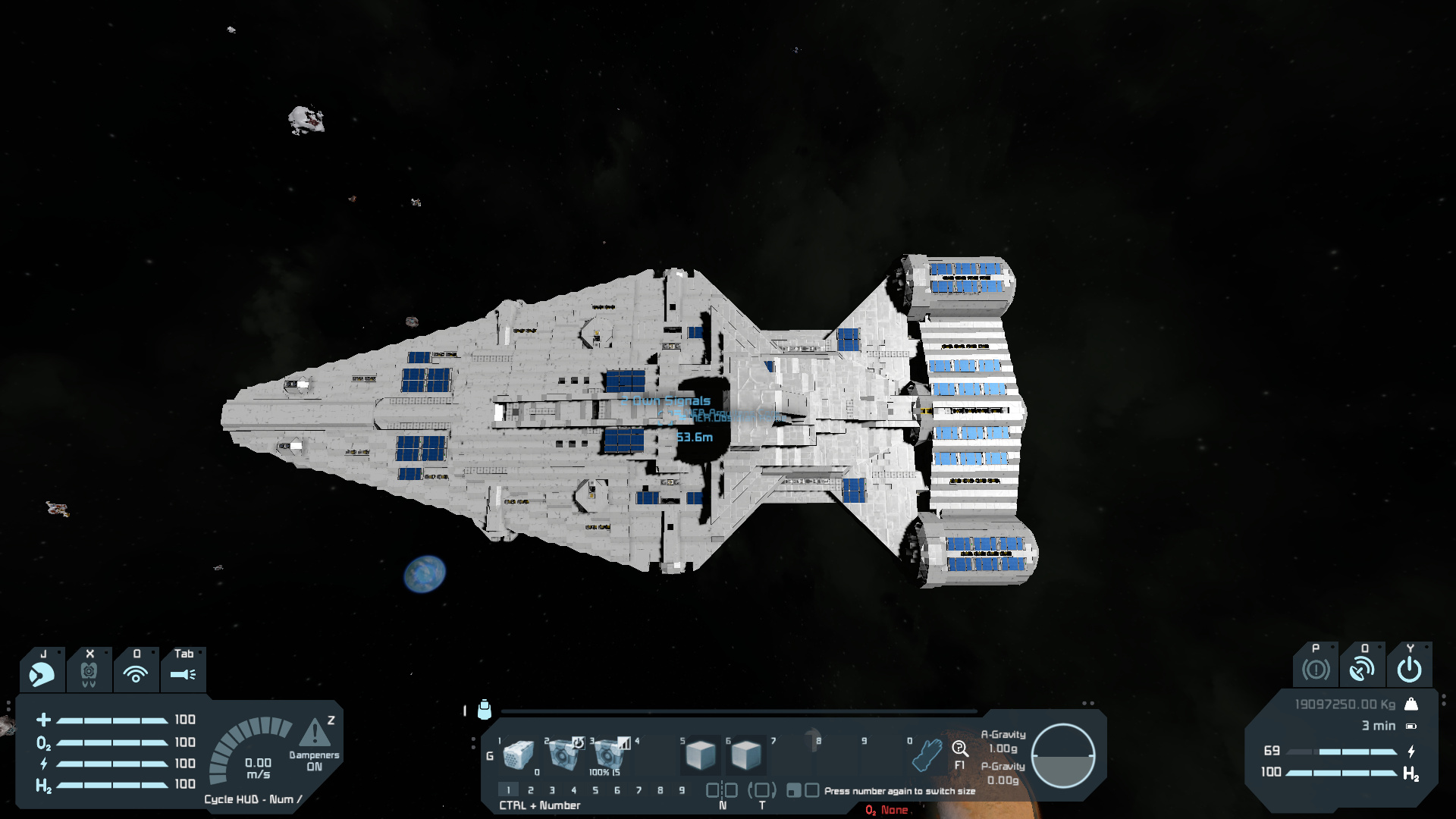Toggle the ship power icon
Screen dimensions: 1456x819
[1409, 669]
